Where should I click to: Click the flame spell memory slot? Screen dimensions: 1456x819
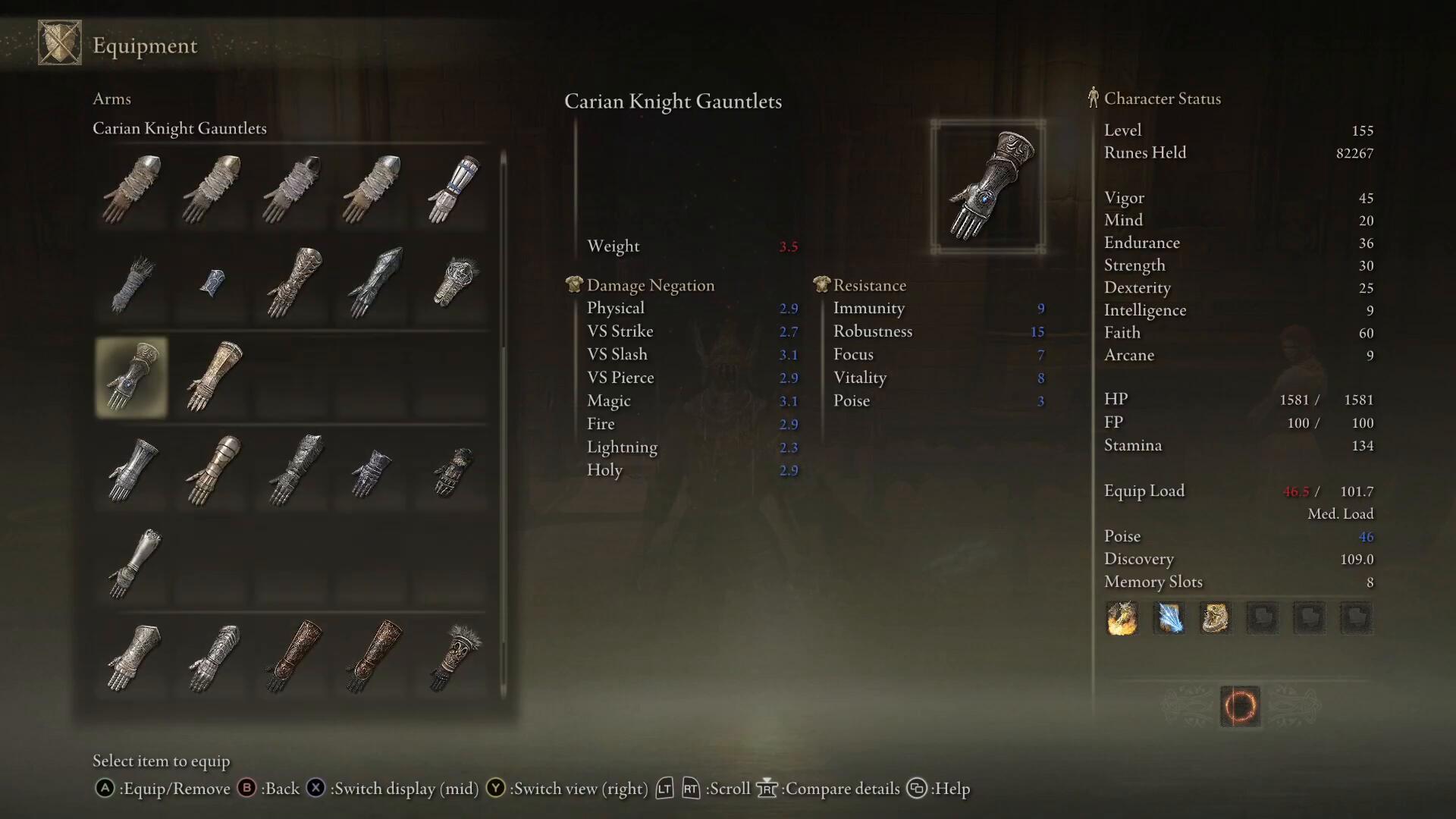tap(1122, 618)
